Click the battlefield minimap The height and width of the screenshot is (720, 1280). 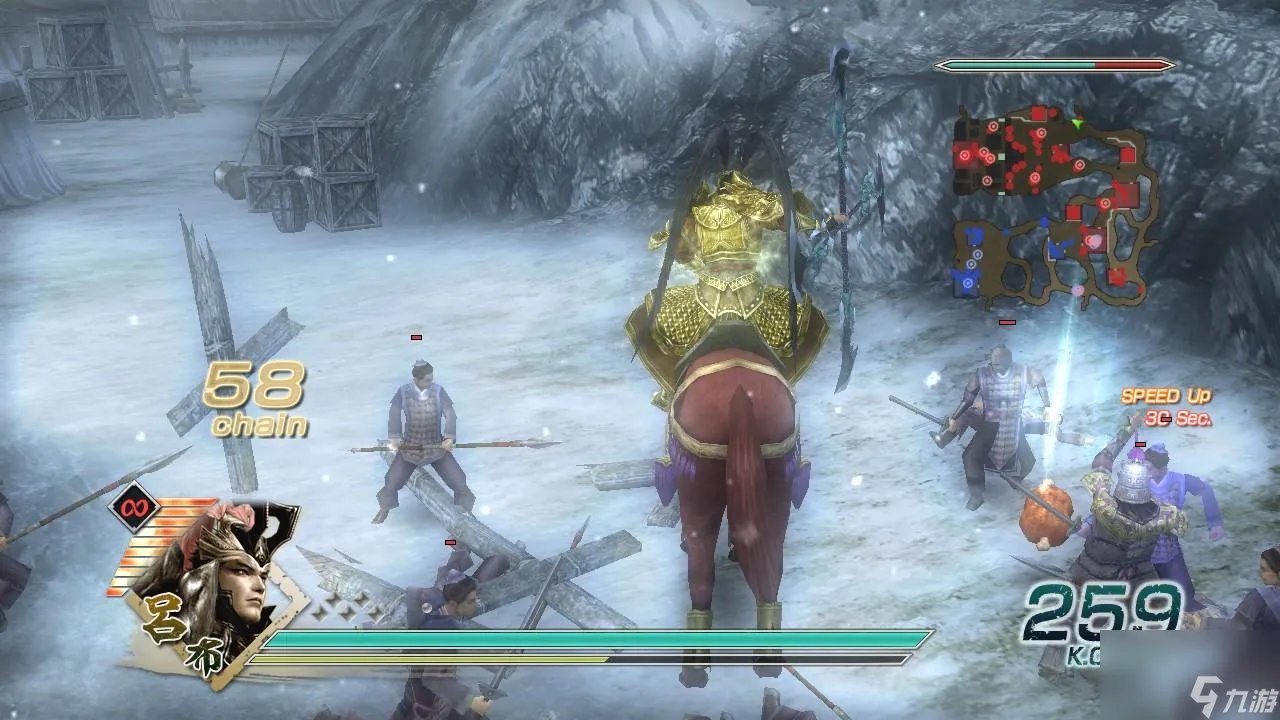[1055, 206]
